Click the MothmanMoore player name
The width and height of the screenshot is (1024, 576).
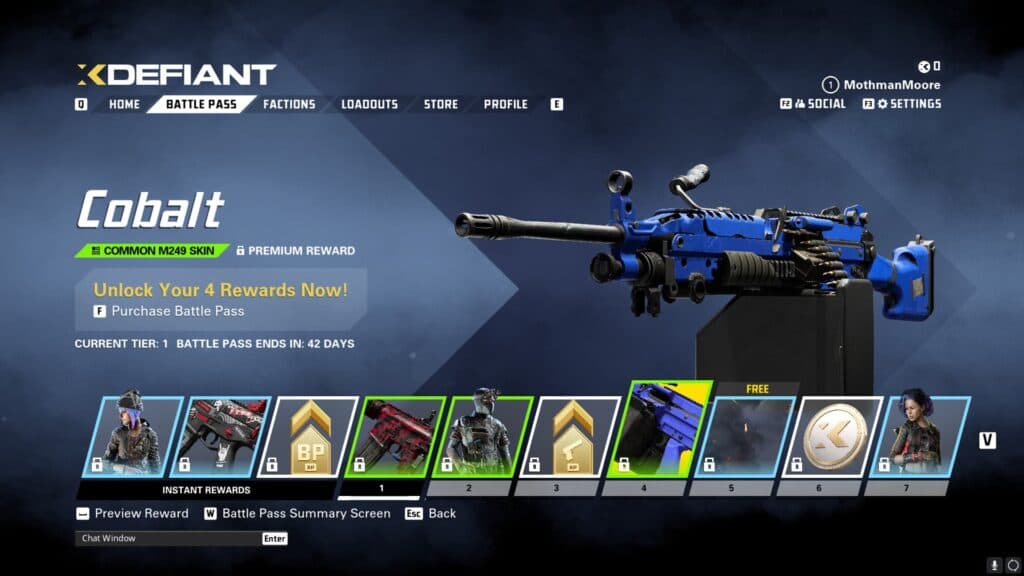(892, 85)
